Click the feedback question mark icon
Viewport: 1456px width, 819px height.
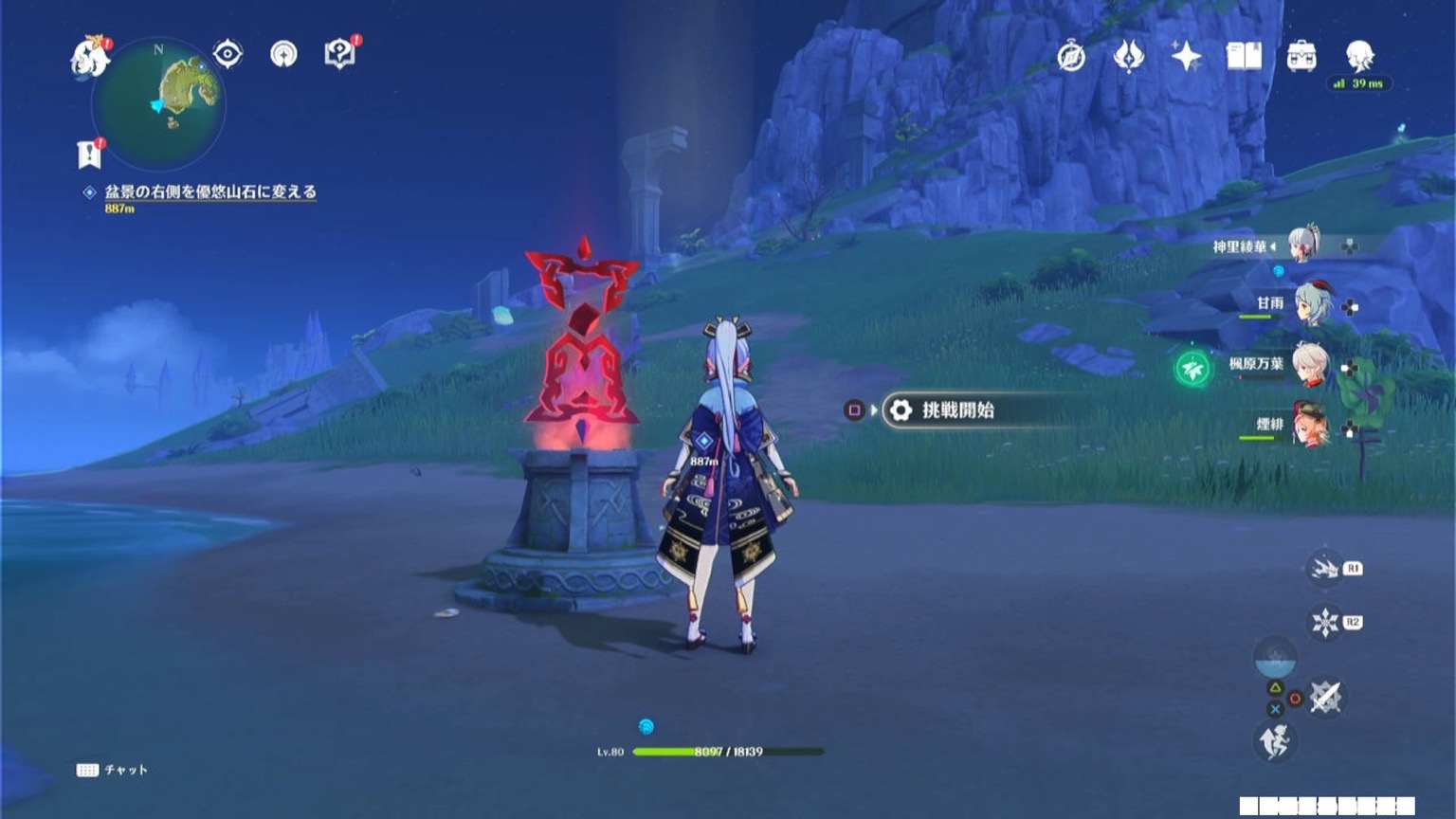coord(339,54)
